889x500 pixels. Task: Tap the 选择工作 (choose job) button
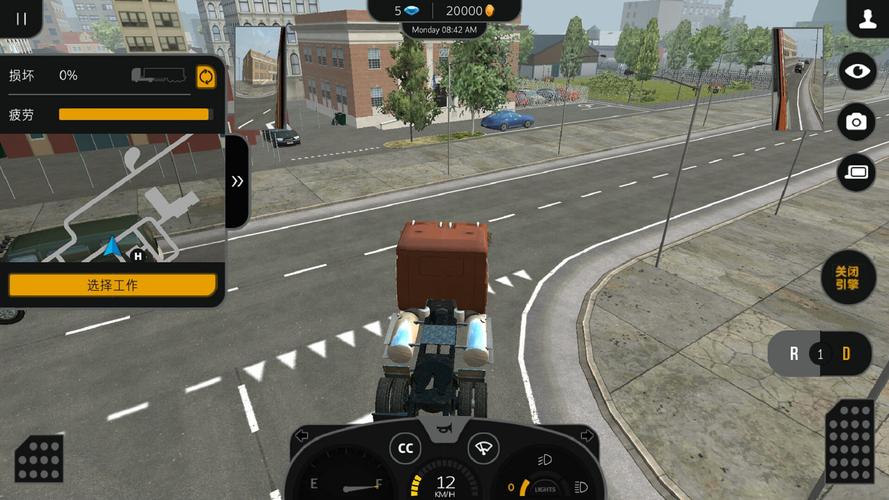click(112, 285)
